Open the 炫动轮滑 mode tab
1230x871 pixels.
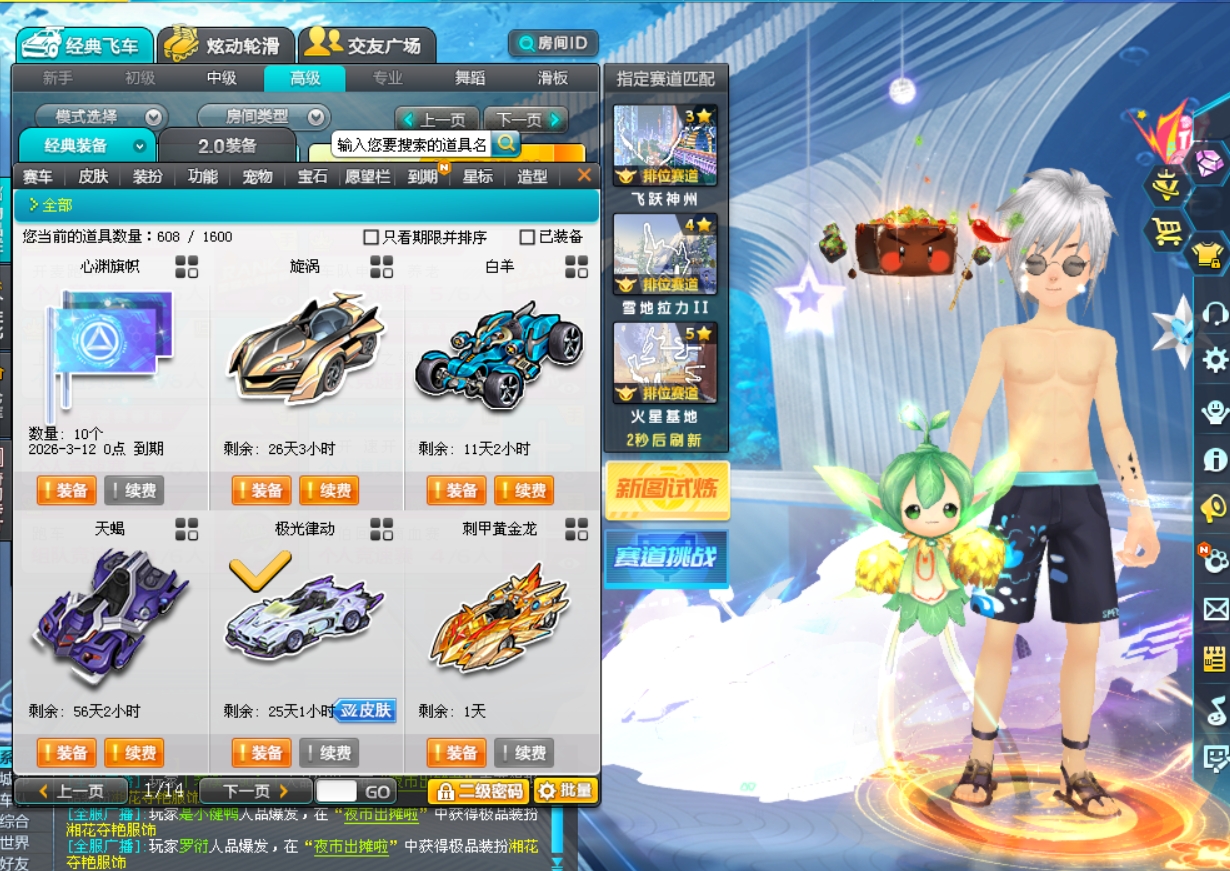[227, 45]
